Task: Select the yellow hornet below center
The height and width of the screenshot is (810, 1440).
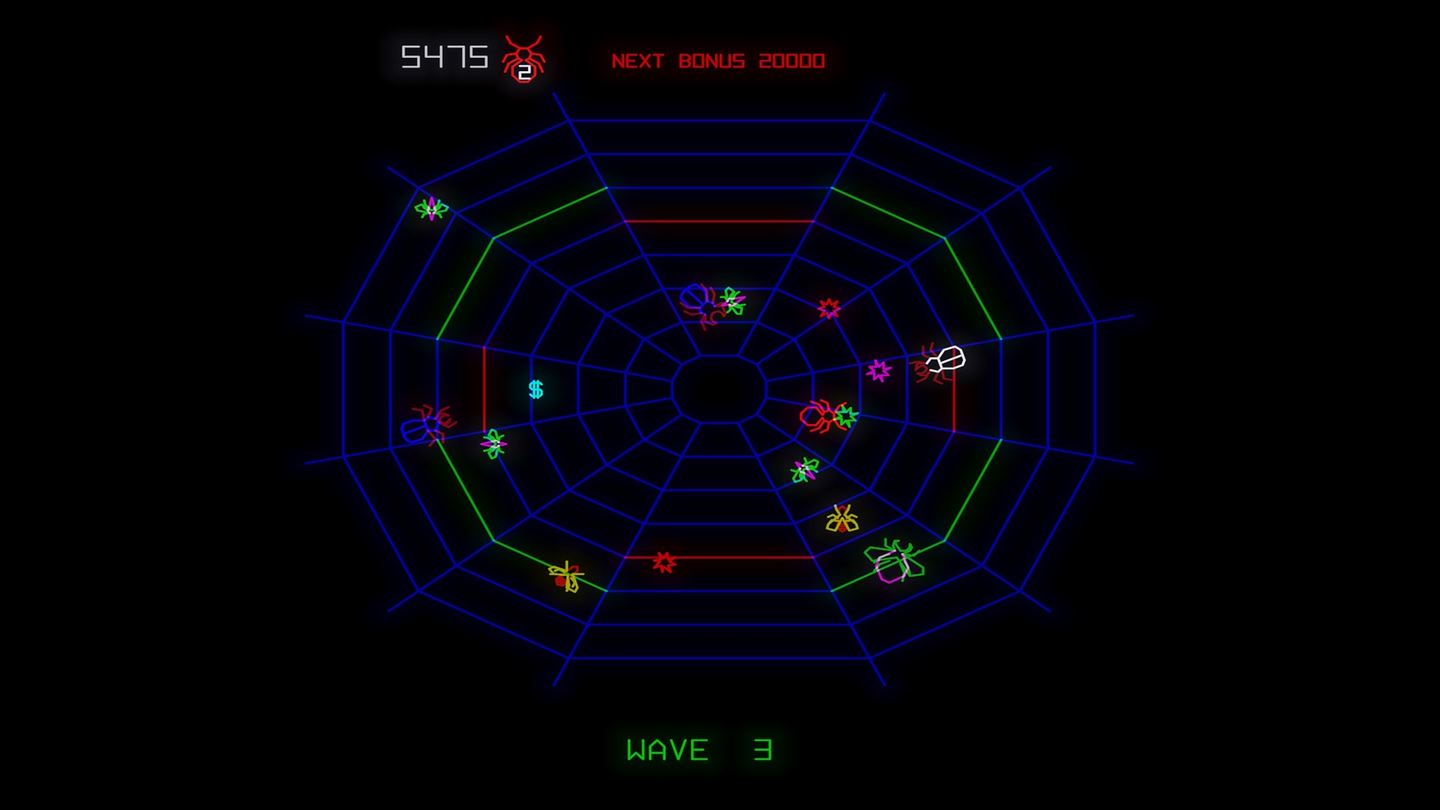Action: click(840, 520)
